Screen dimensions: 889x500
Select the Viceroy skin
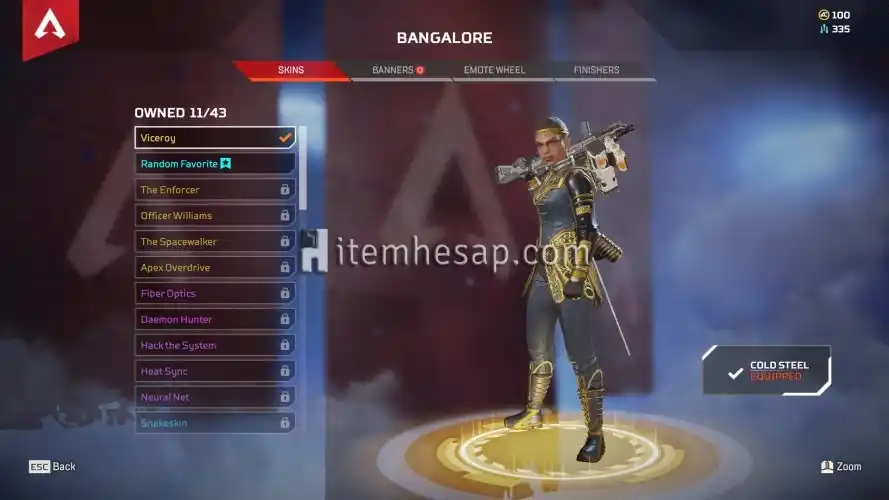pyautogui.click(x=214, y=138)
